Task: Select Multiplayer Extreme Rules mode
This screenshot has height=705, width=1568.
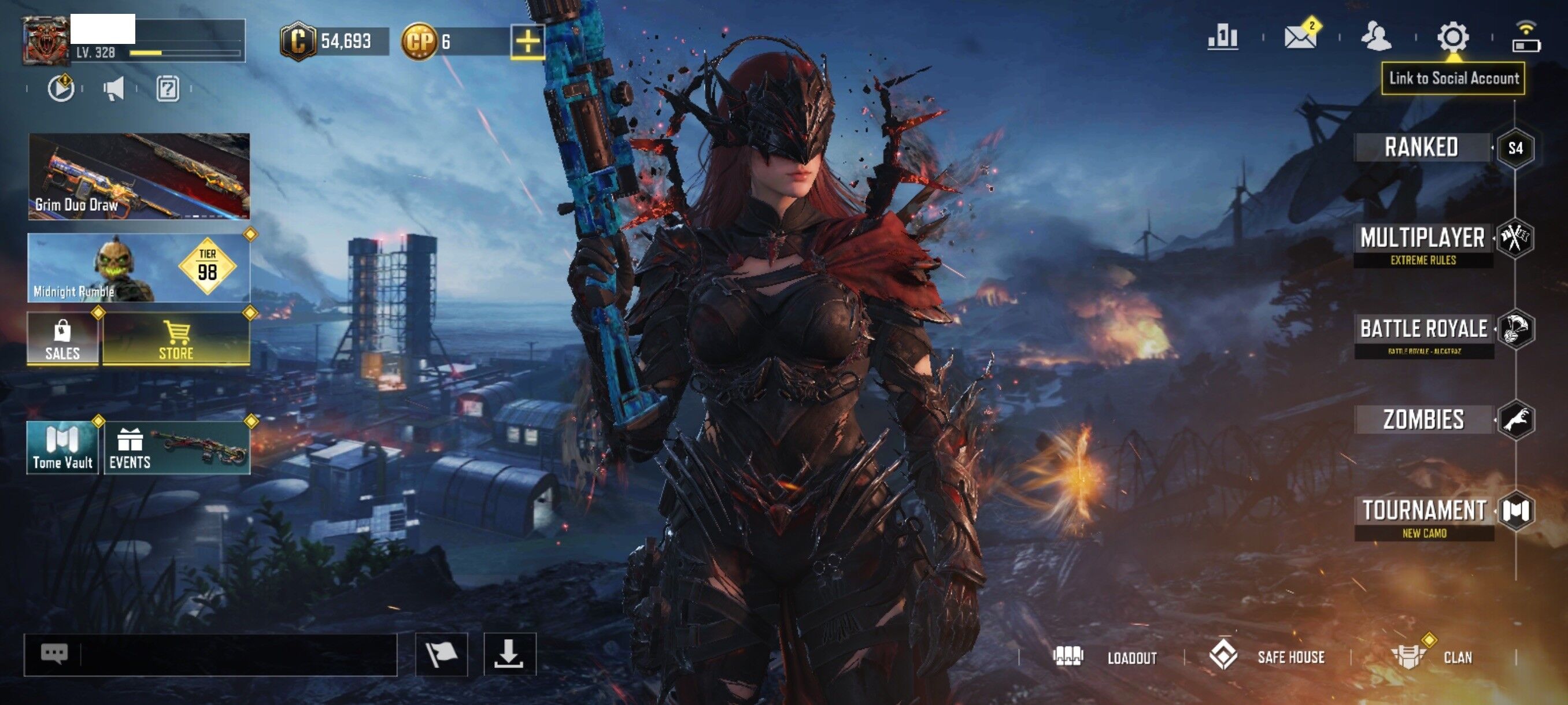Action: 1422,244
